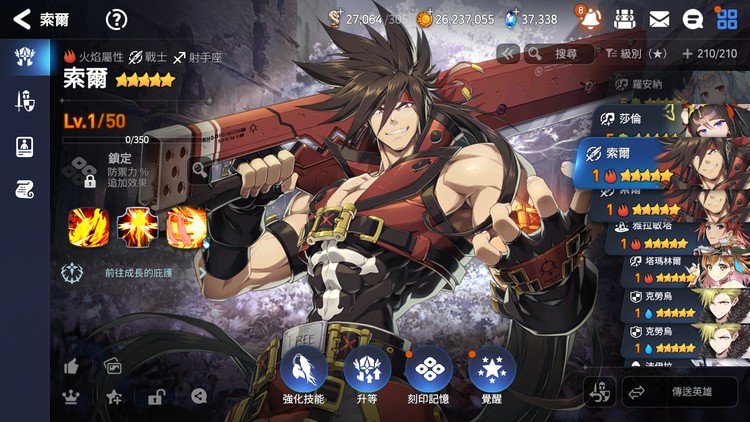Tap the 升等 level up button
Screen dimensions: 750x422
(x=367, y=376)
